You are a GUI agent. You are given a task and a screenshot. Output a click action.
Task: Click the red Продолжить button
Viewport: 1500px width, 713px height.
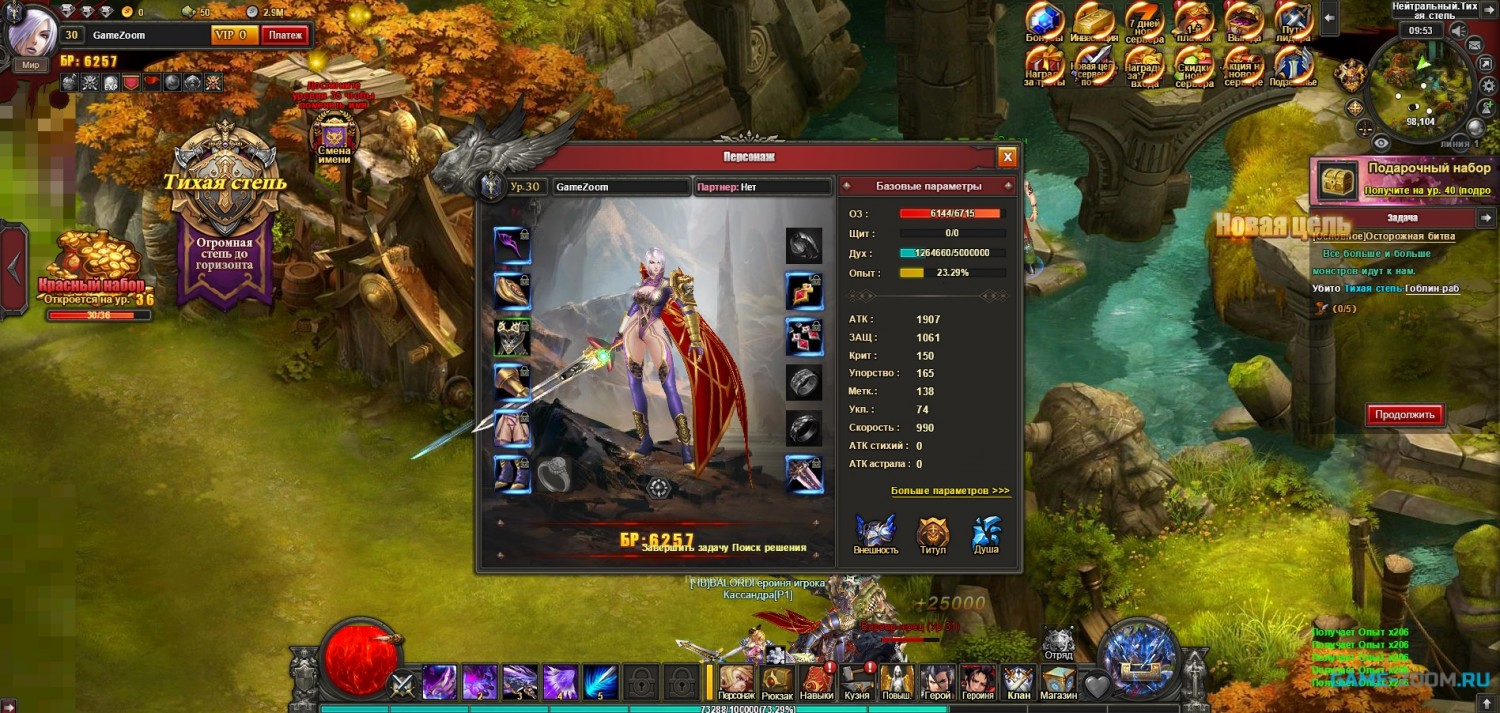(x=1405, y=414)
